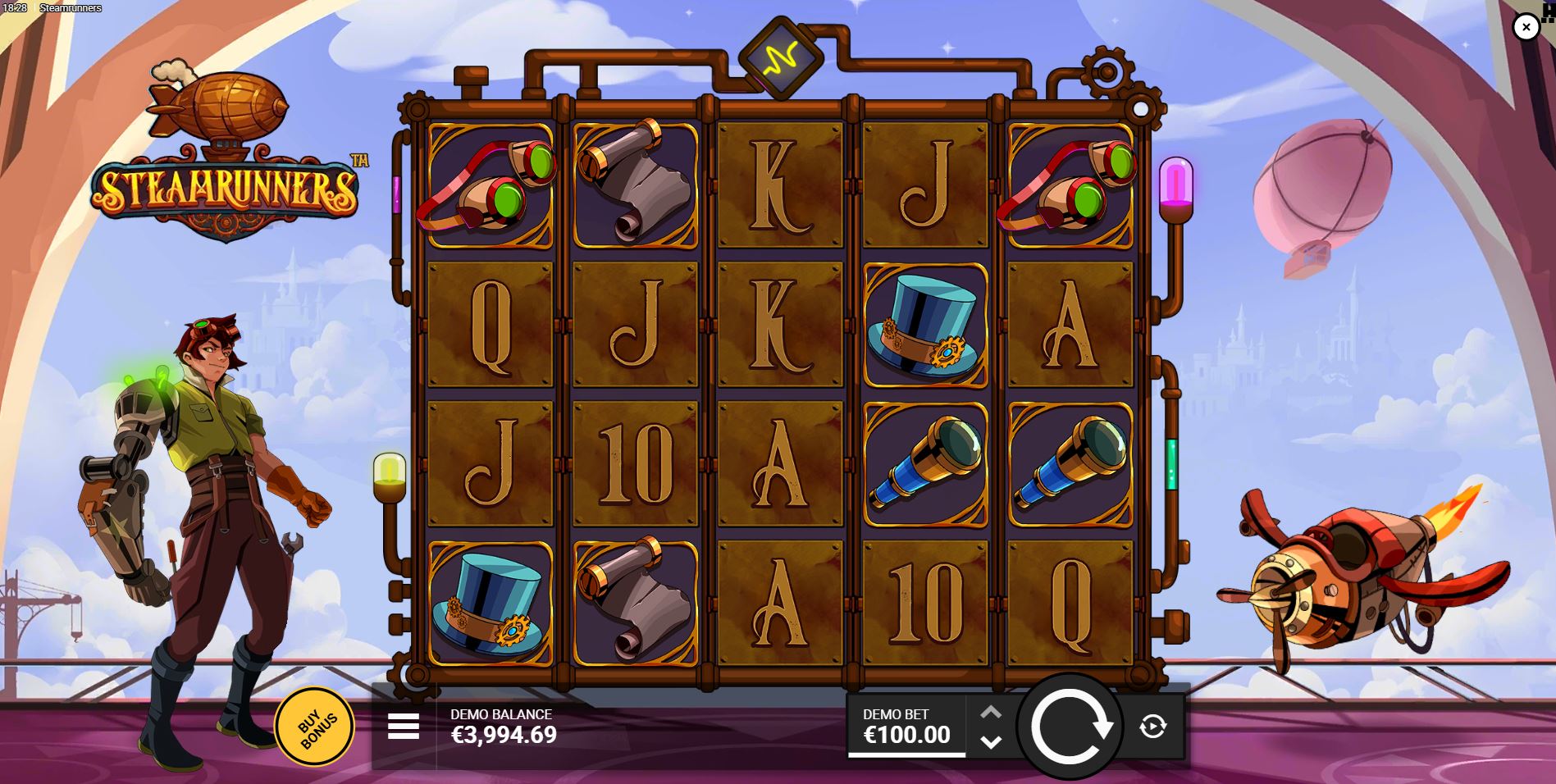Image resolution: width=1556 pixels, height=784 pixels.
Task: Close the Steamrunners game window
Action: (x=1526, y=27)
